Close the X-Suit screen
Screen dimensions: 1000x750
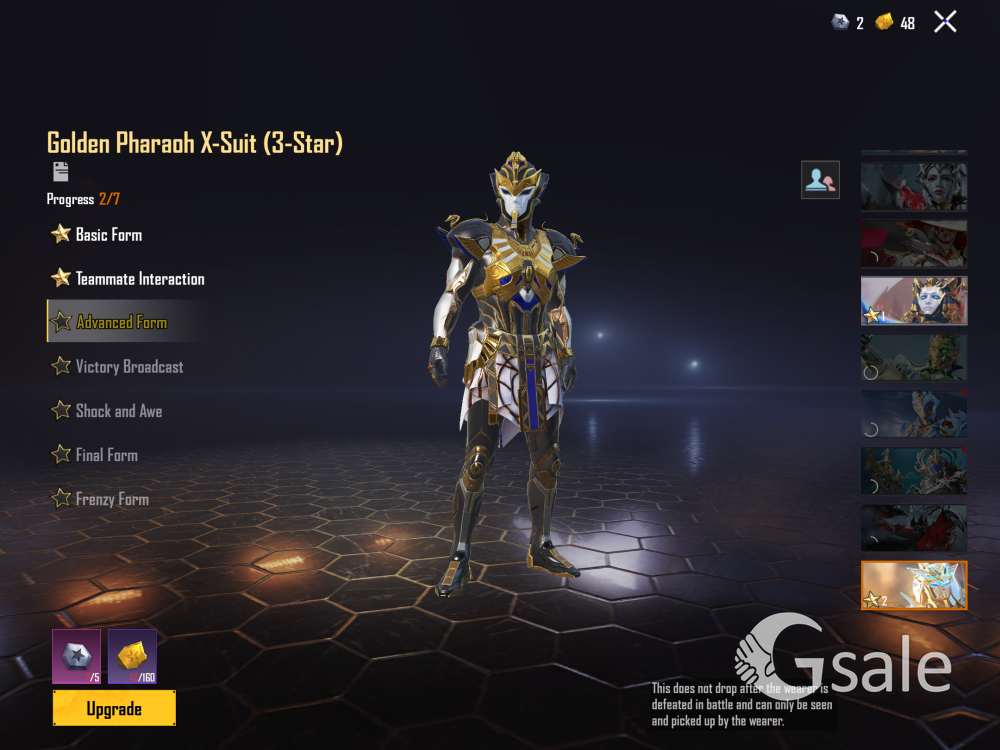coord(945,22)
